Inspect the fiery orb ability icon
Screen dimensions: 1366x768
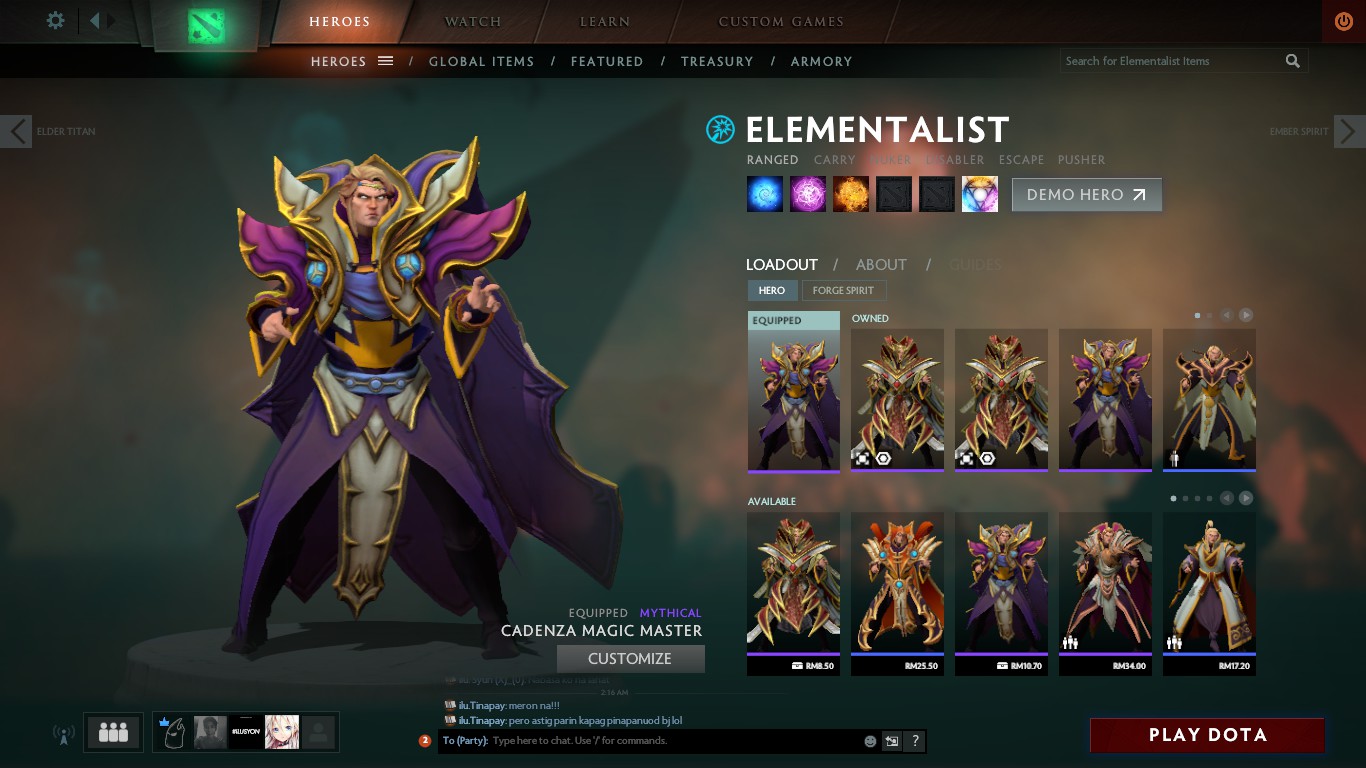coord(850,194)
